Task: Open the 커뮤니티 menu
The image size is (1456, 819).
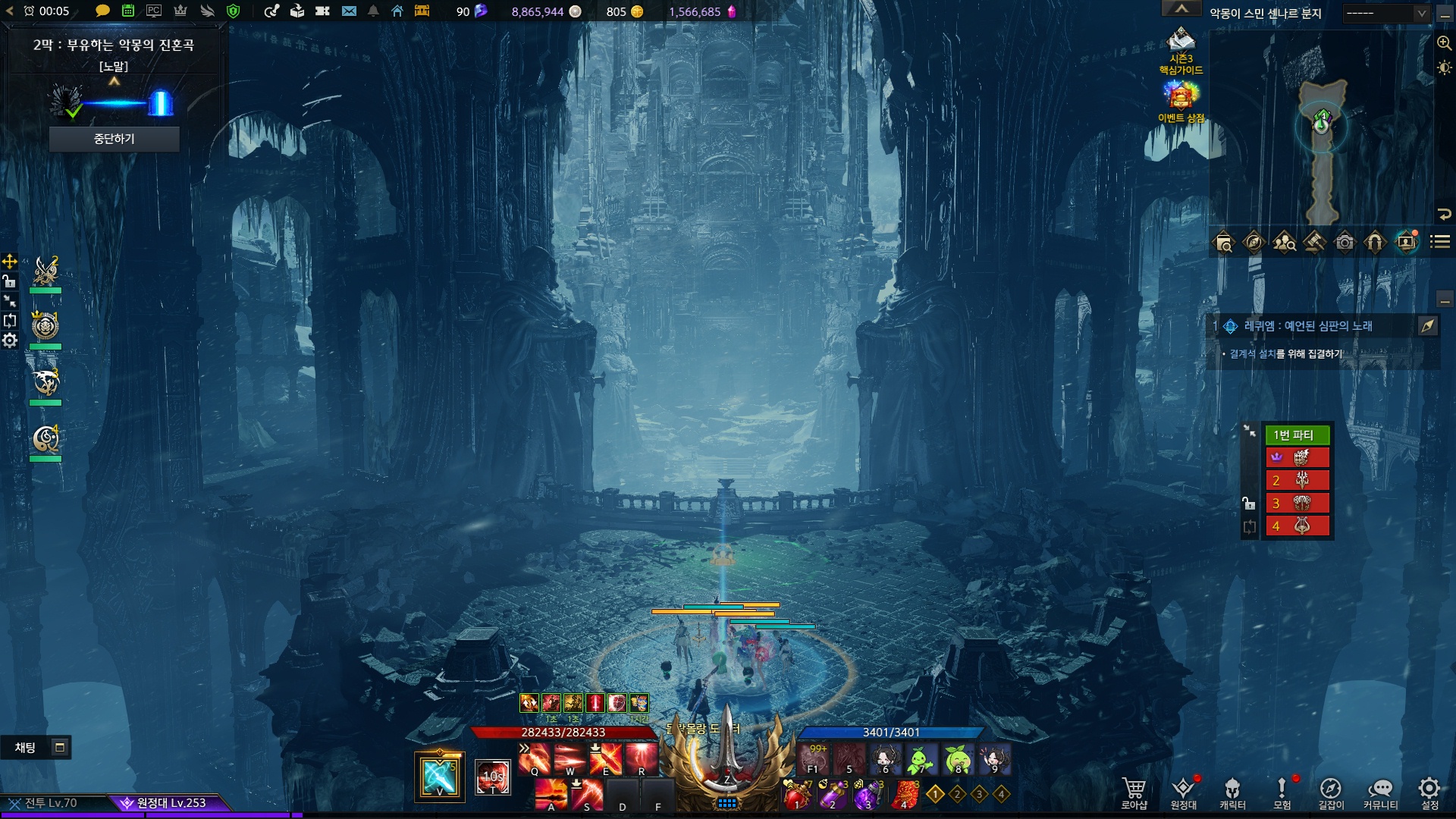Action: (x=1380, y=792)
